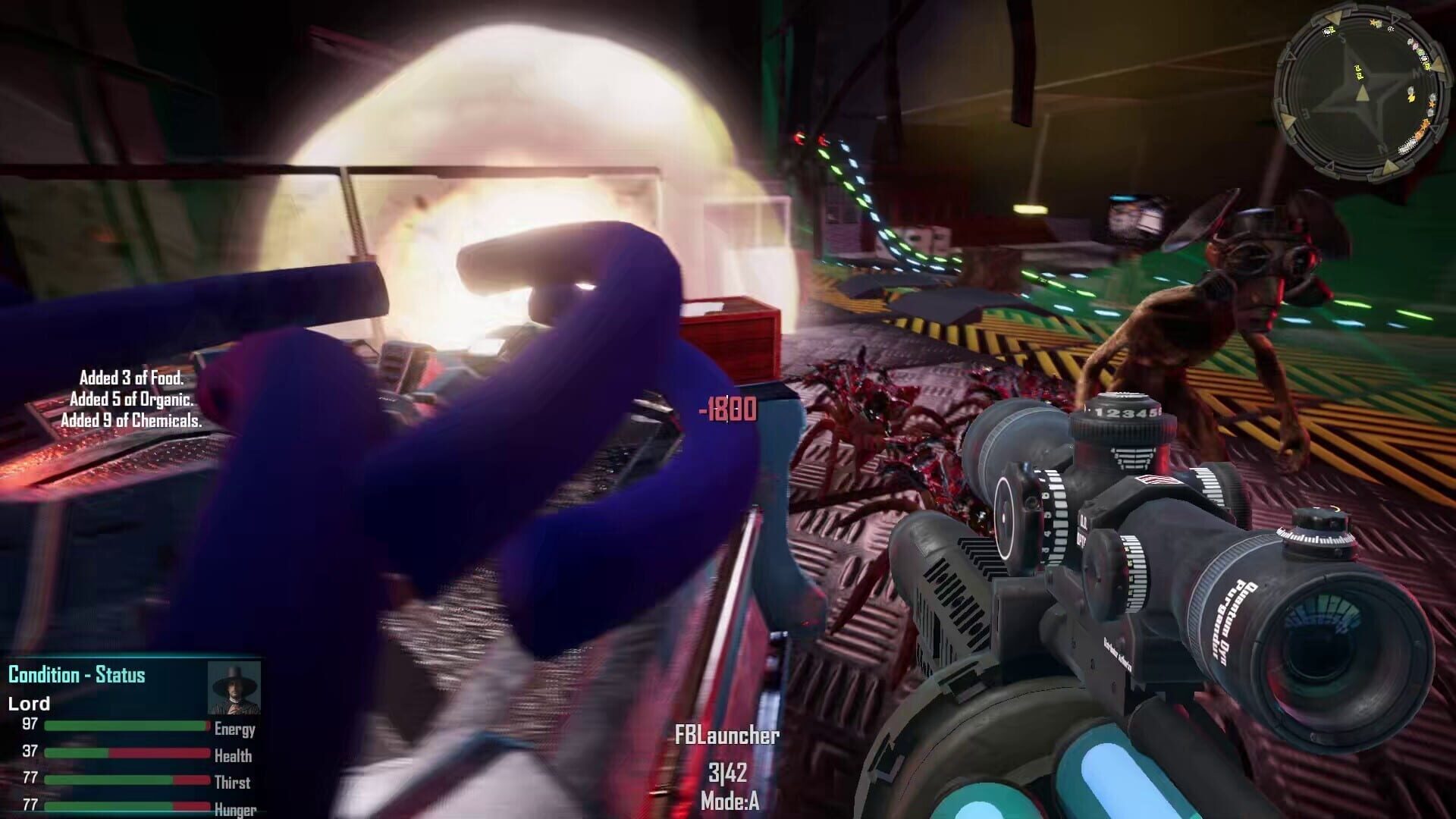Click the green skull markers near the compass center
Screen dimensions: 1456x819
(x=1359, y=73)
